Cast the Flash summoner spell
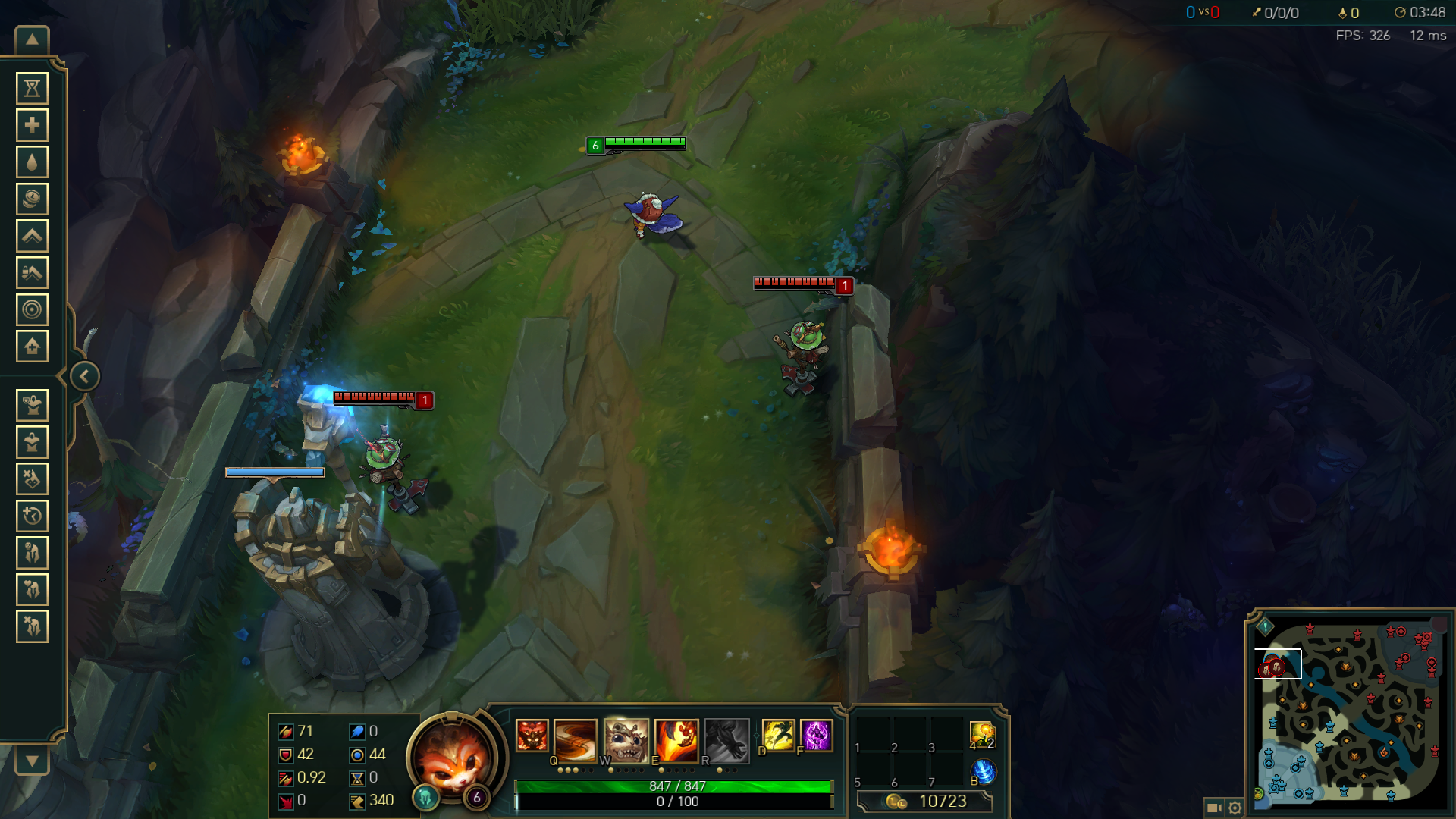1456x819 pixels. tap(778, 736)
